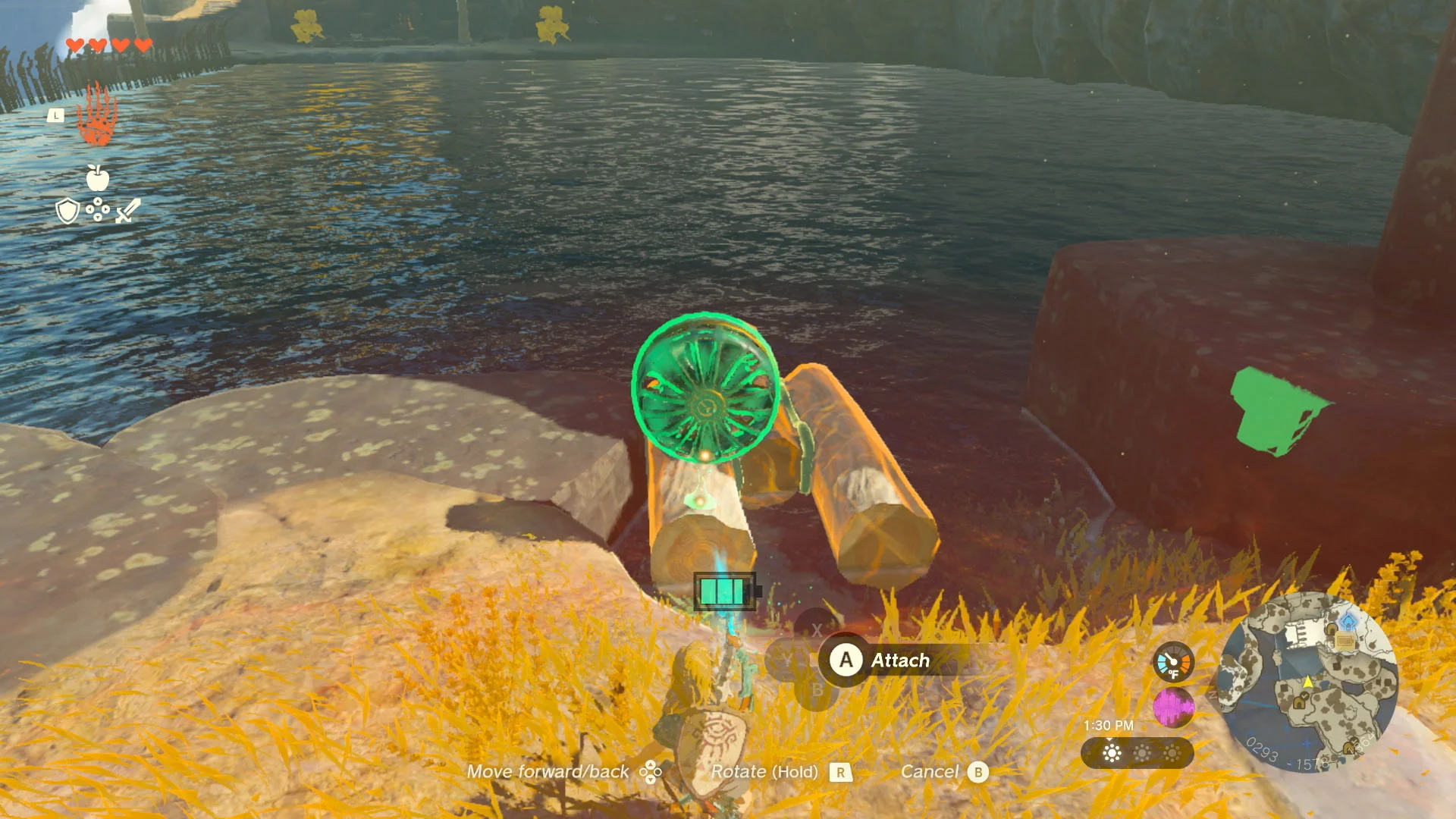This screenshot has width=1456, height=819.
Task: Click the sword icon in top-left HUD
Action: 127,211
